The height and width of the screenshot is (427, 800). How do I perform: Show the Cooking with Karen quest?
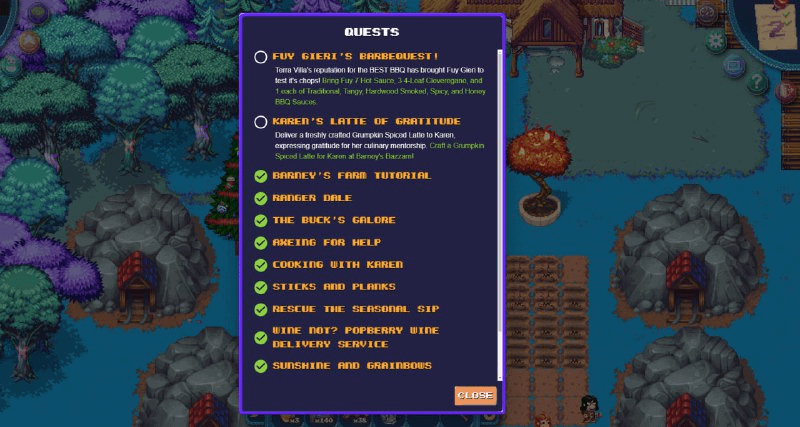click(x=337, y=264)
